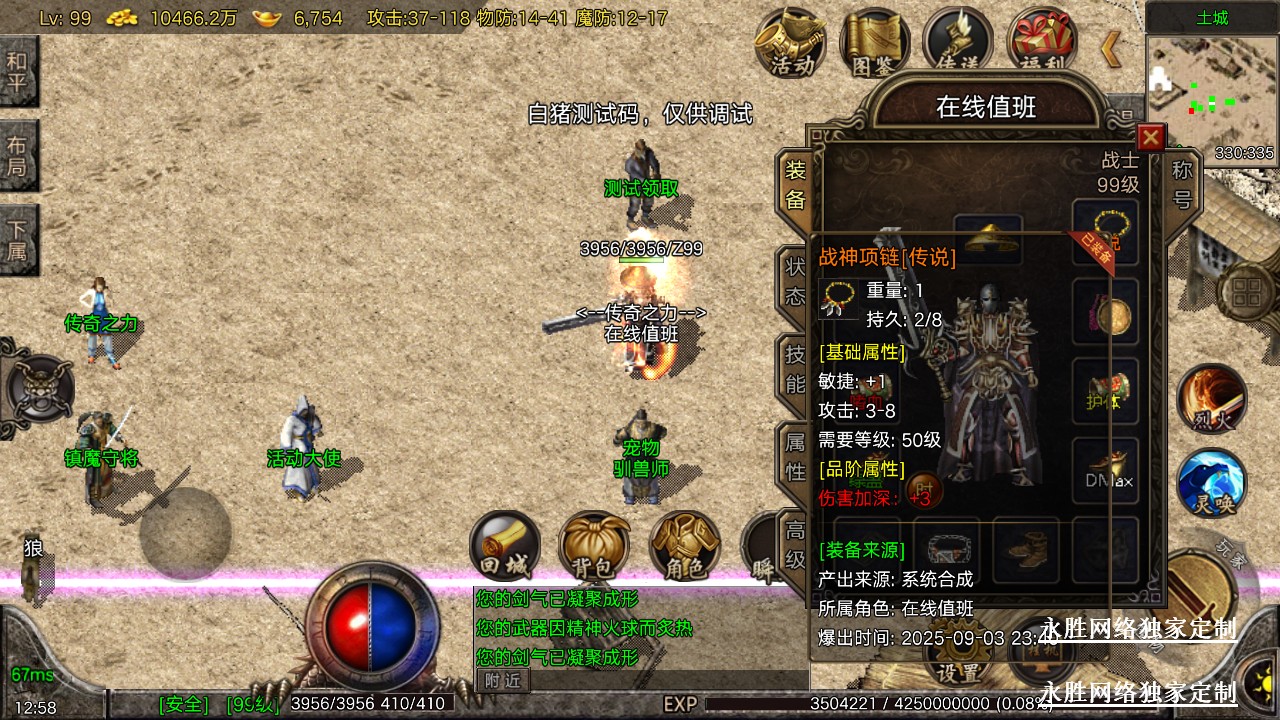Open the 图鉴 codex icon

[874, 42]
